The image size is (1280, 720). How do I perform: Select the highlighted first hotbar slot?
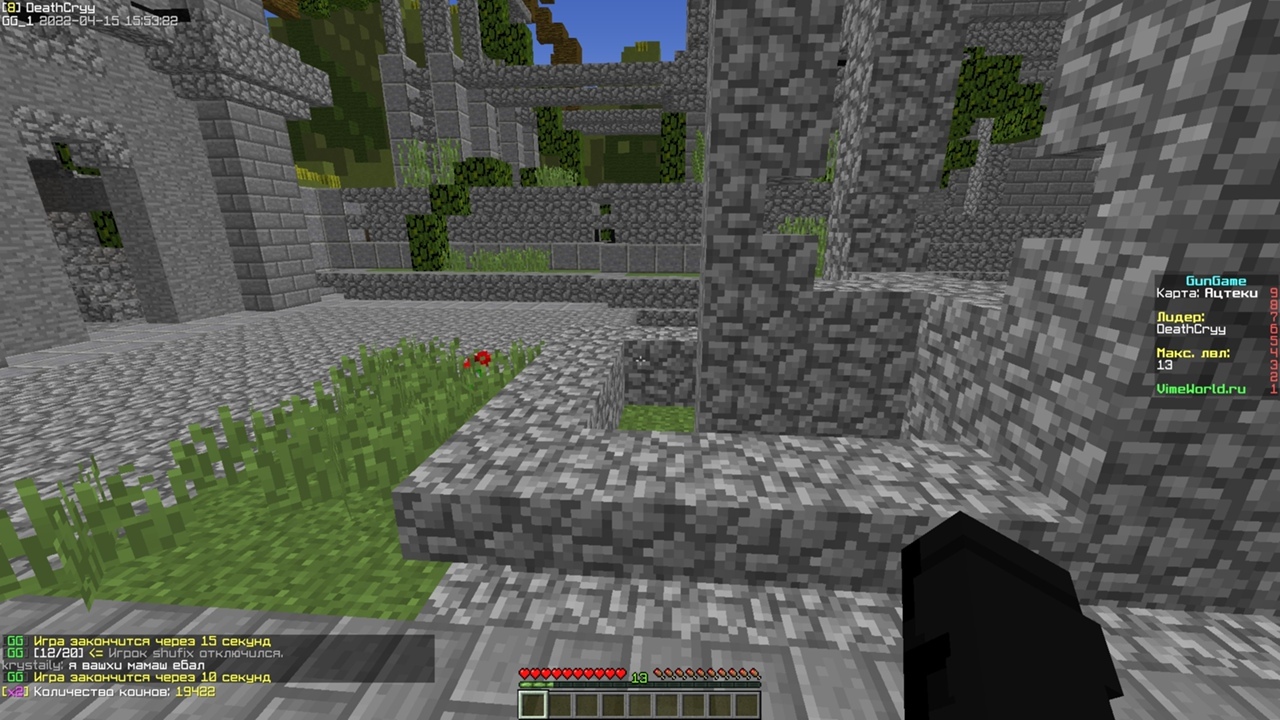(532, 705)
